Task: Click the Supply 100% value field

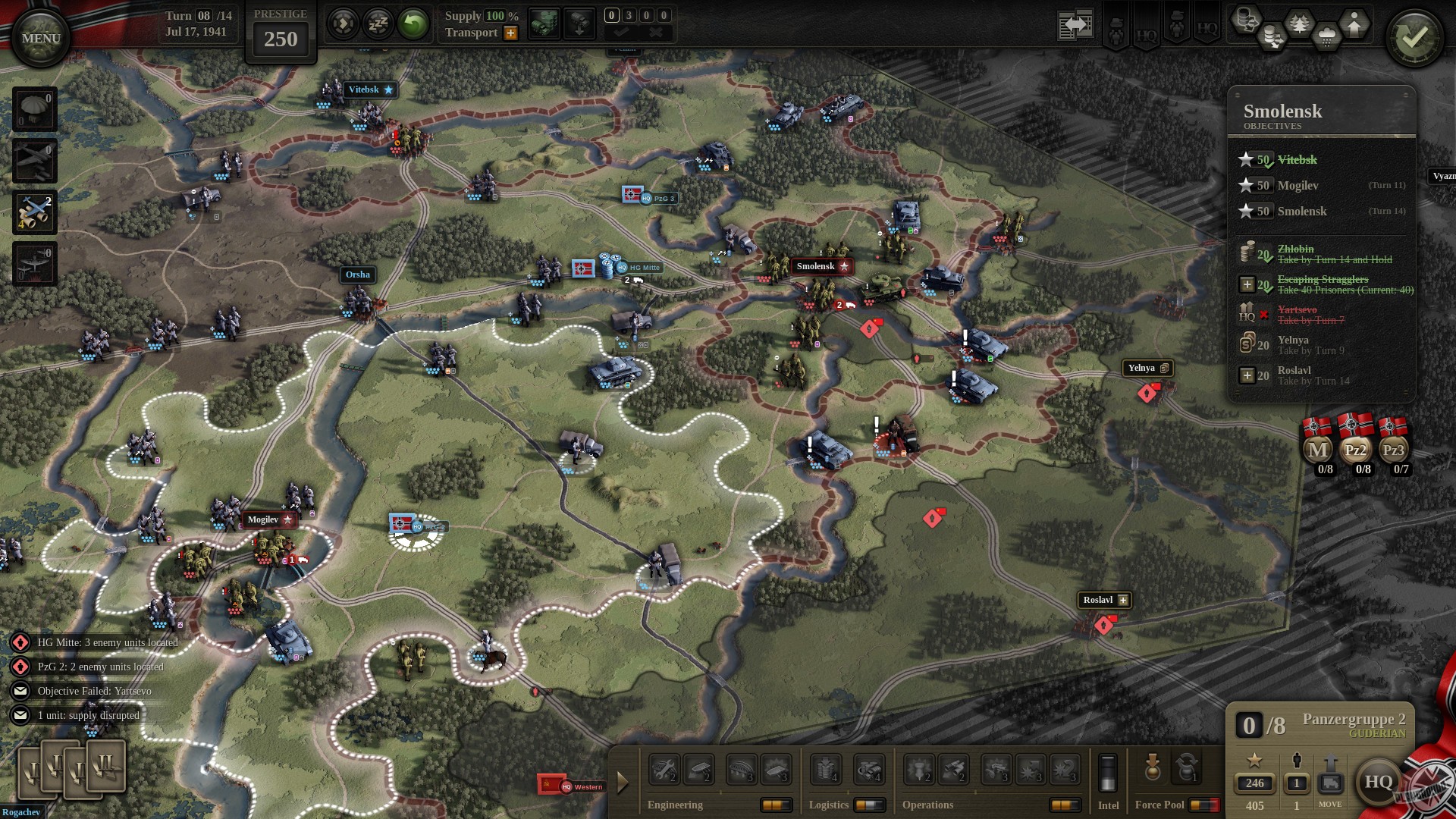Action: [x=497, y=14]
